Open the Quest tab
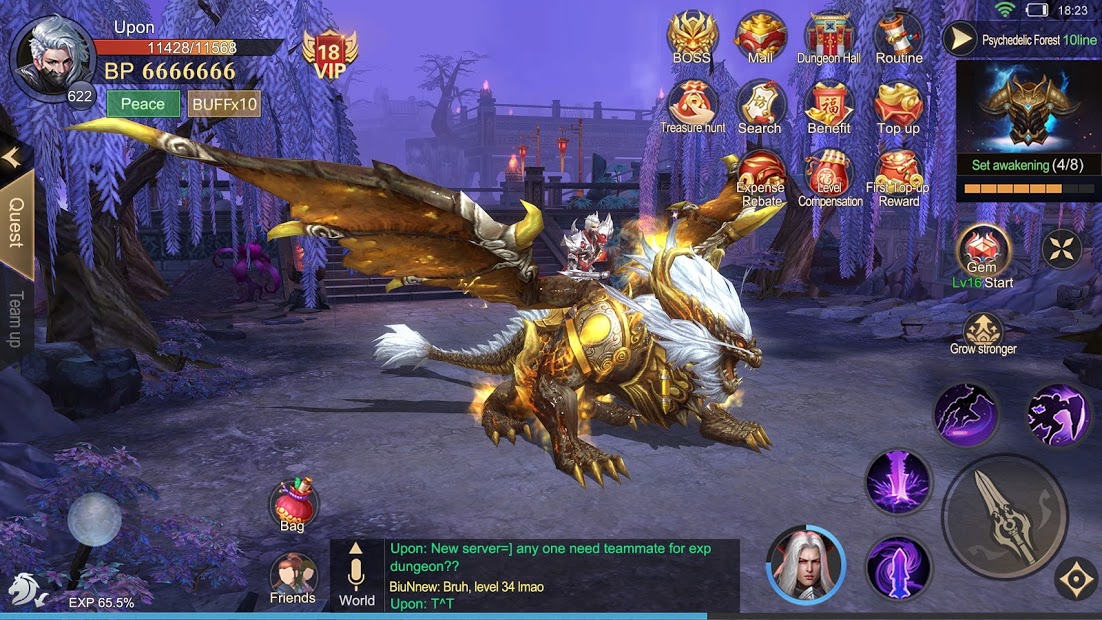The height and width of the screenshot is (620, 1102). coord(17,223)
